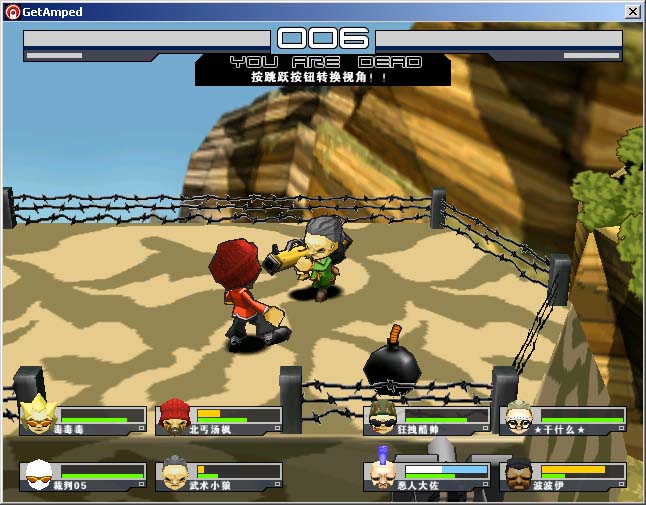Select the red beanie player portrait
646x505 pixels.
coord(175,415)
